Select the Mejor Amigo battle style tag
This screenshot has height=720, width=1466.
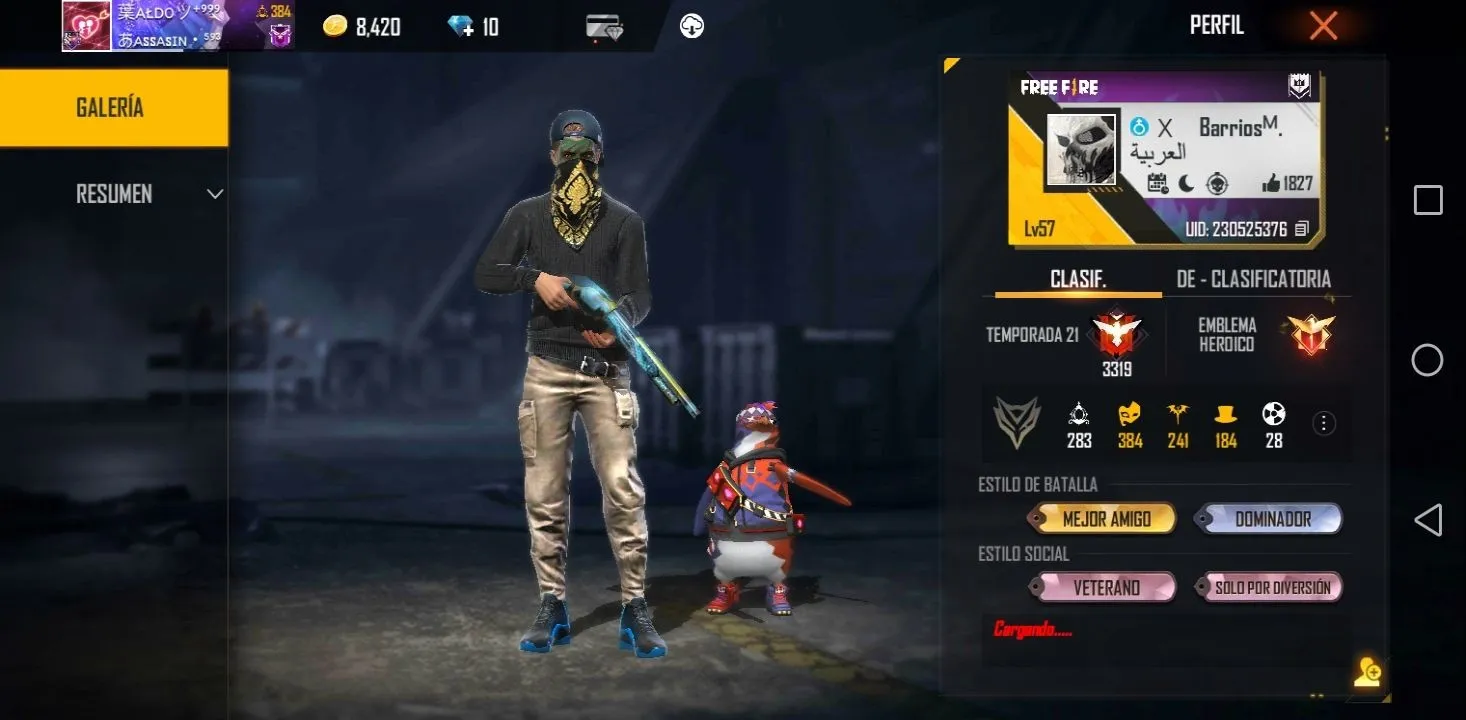(1105, 519)
